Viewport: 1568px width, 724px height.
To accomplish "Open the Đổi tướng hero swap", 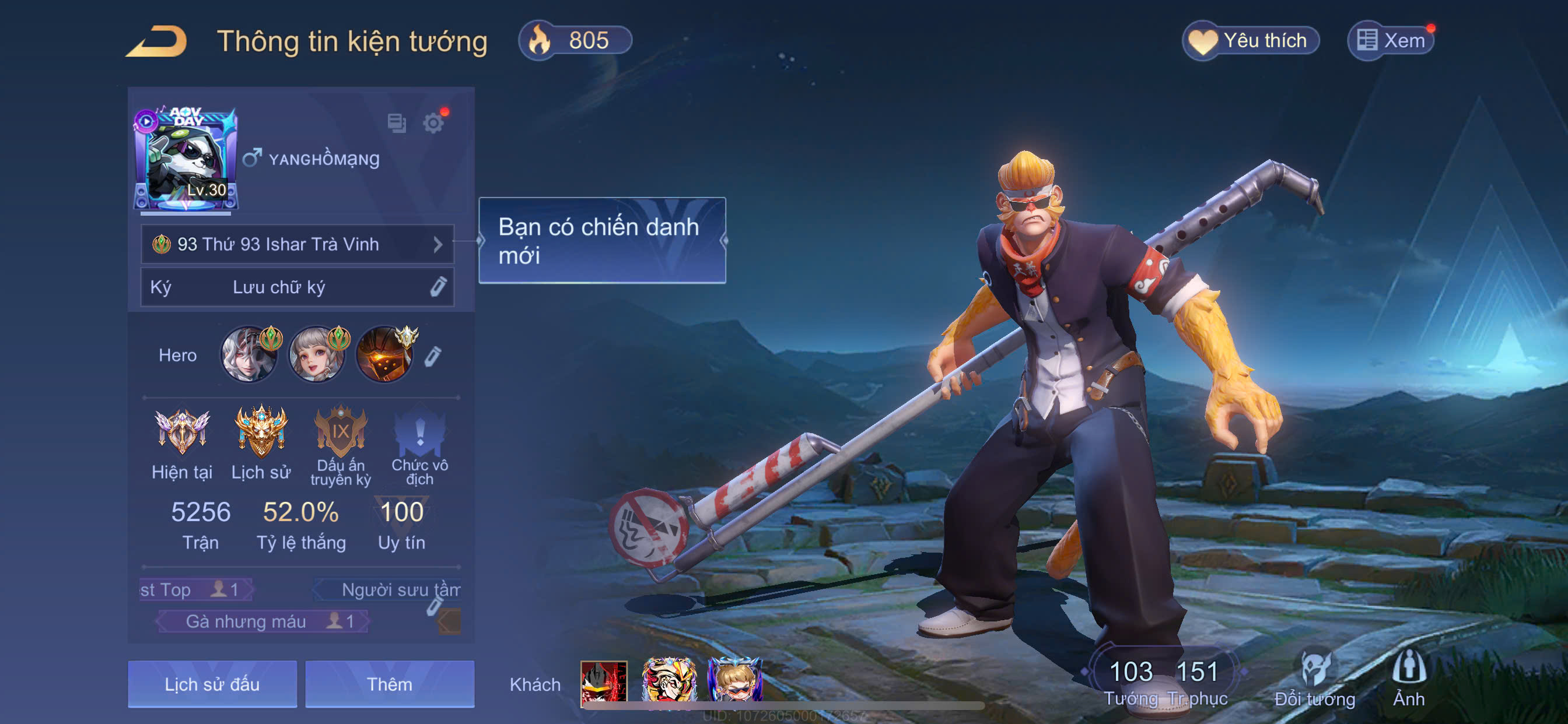I will (1314, 680).
